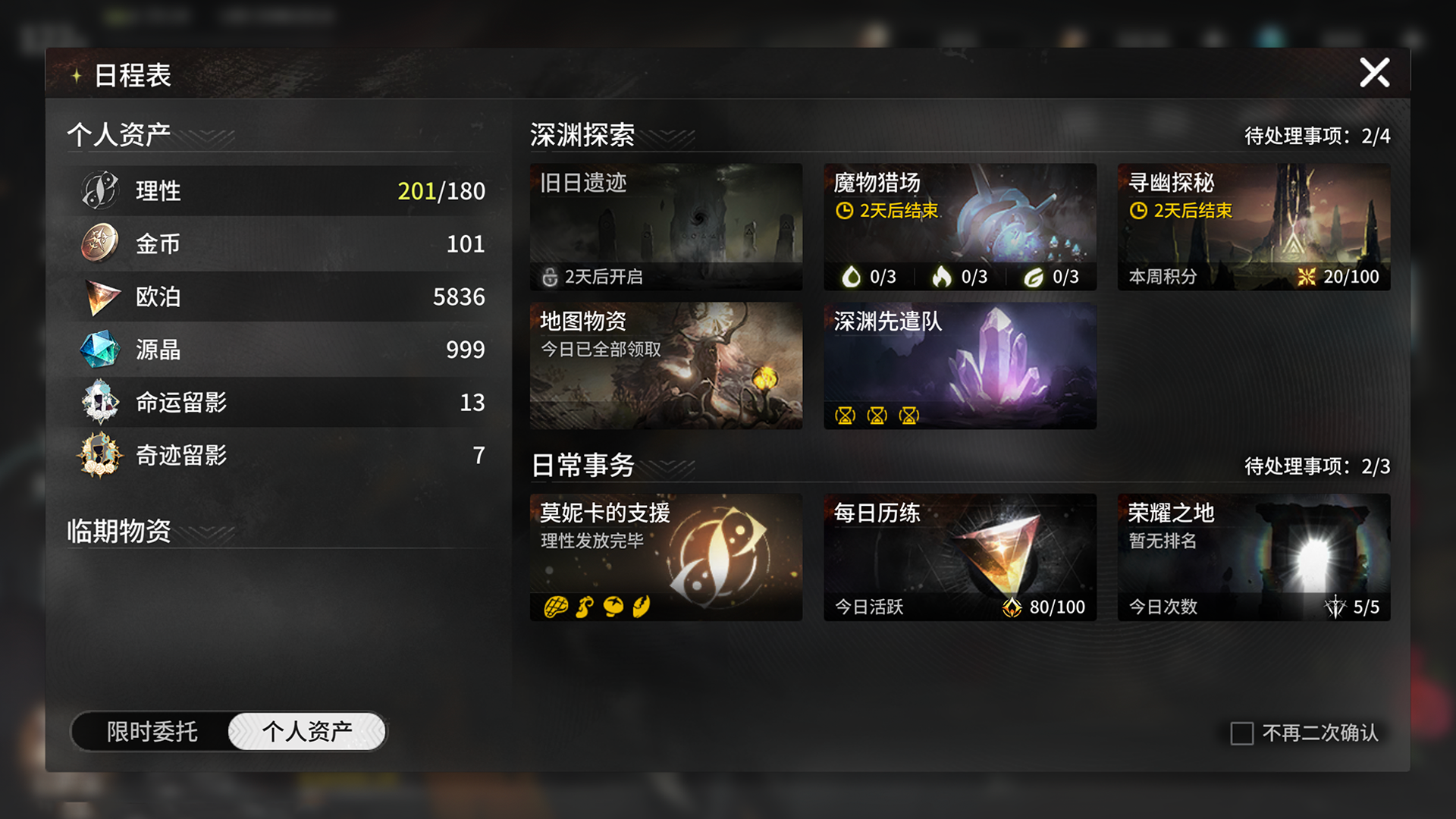Click the water drop icon on 魔物猎场
The width and height of the screenshot is (1456, 819).
pos(852,276)
